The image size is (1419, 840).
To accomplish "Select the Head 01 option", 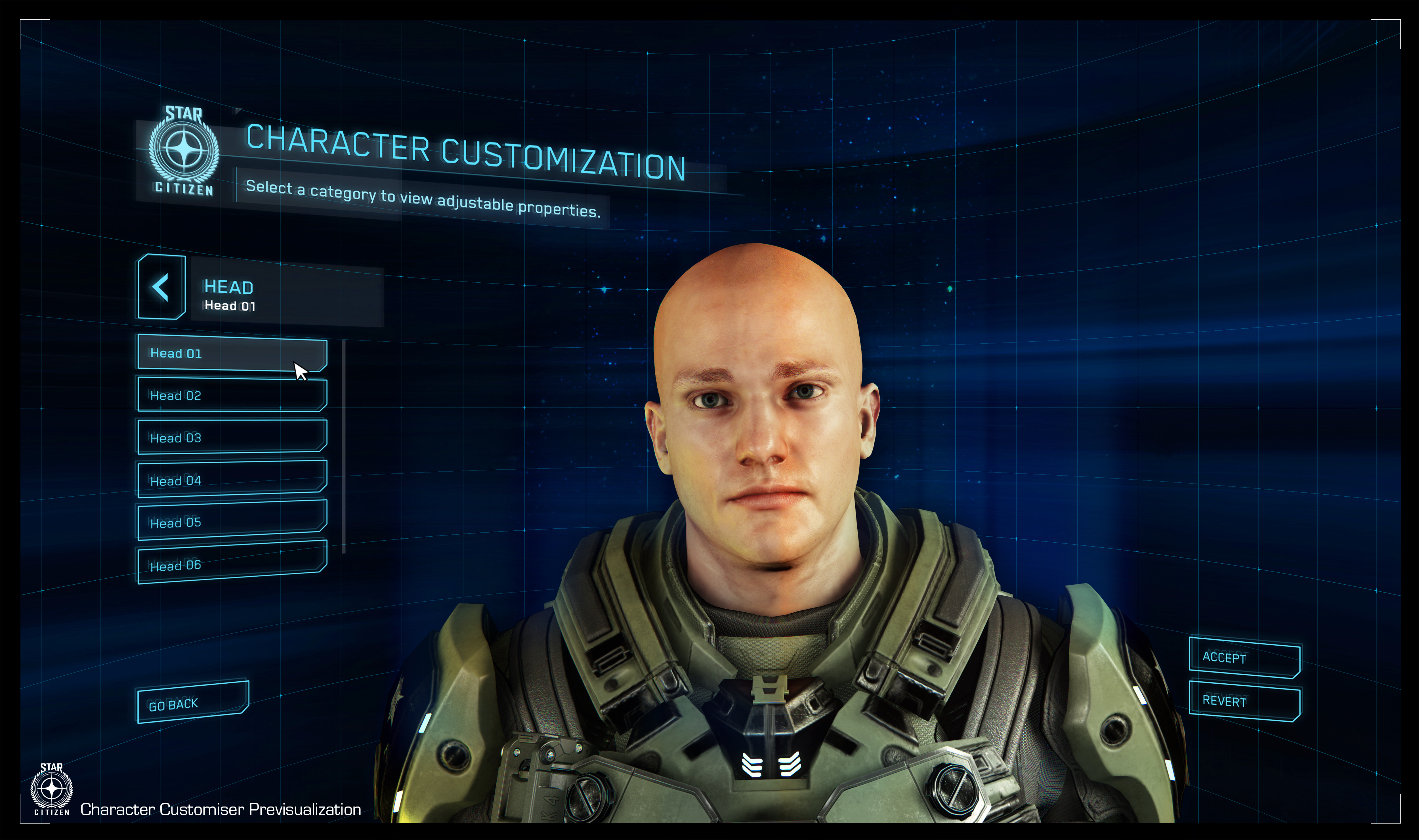I will (x=232, y=354).
